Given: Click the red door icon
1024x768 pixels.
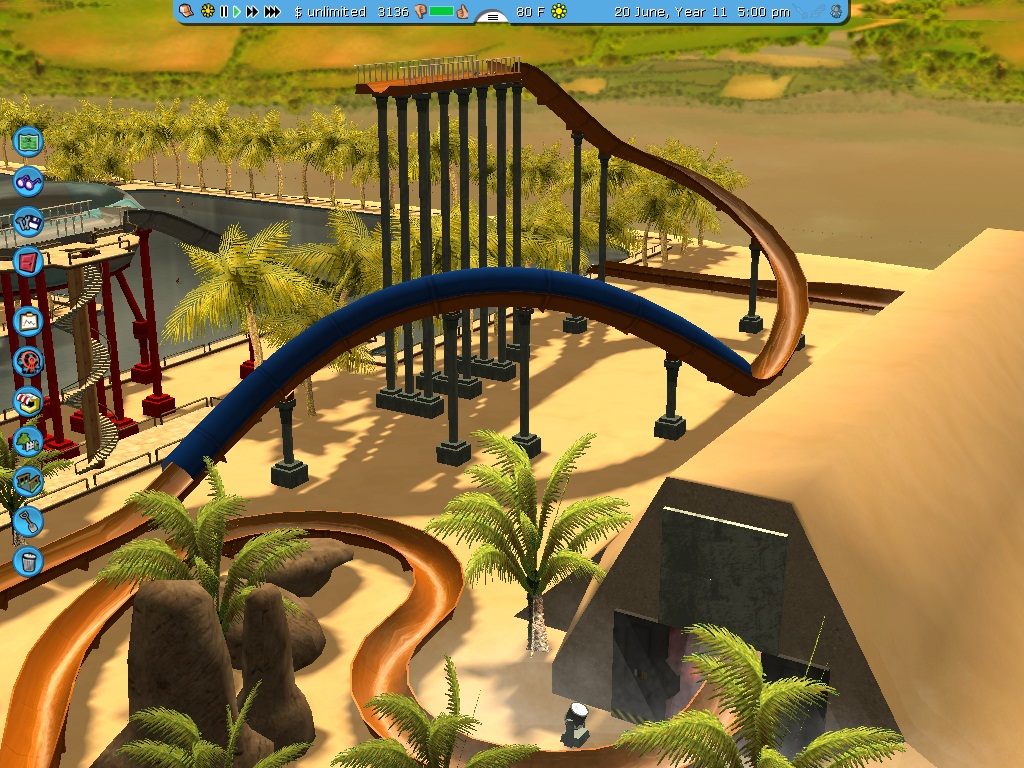Looking at the screenshot, I should pos(29,263).
